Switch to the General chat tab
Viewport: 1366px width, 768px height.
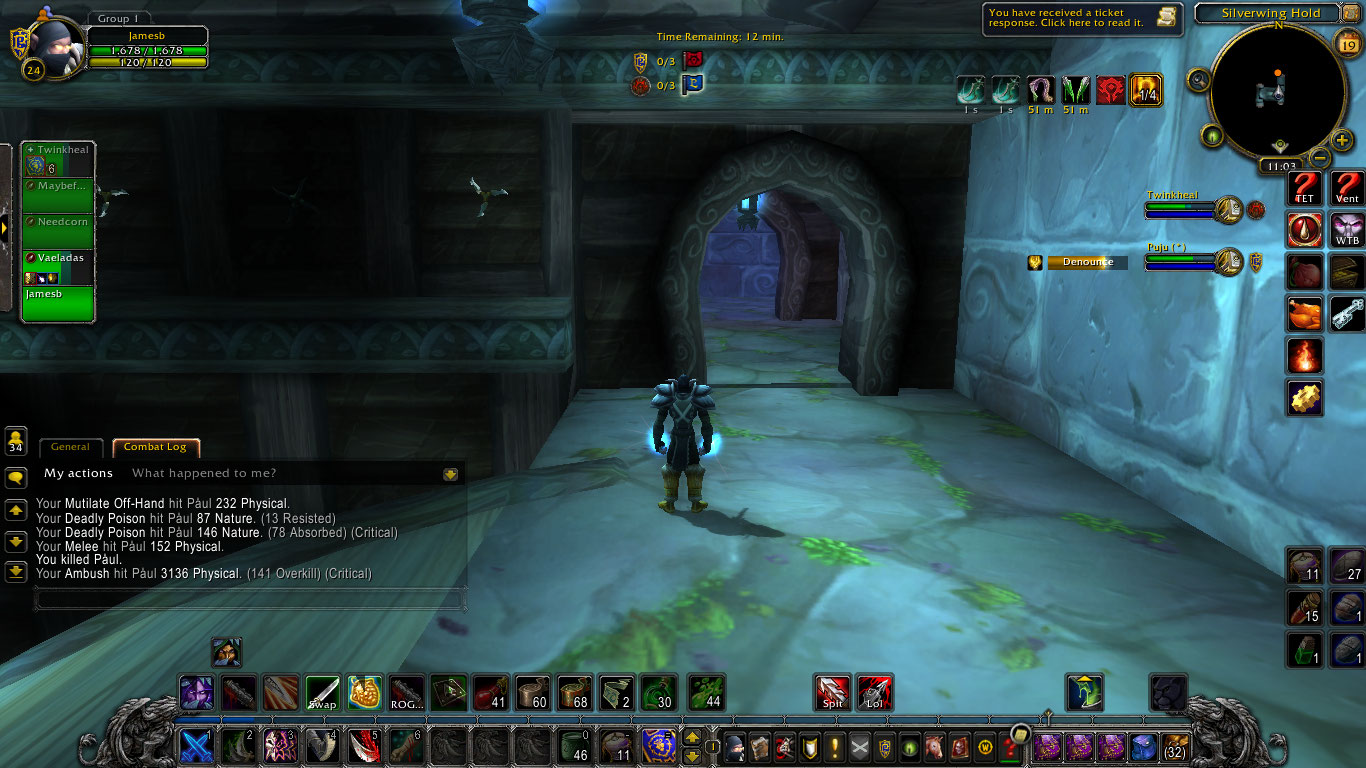(70, 447)
